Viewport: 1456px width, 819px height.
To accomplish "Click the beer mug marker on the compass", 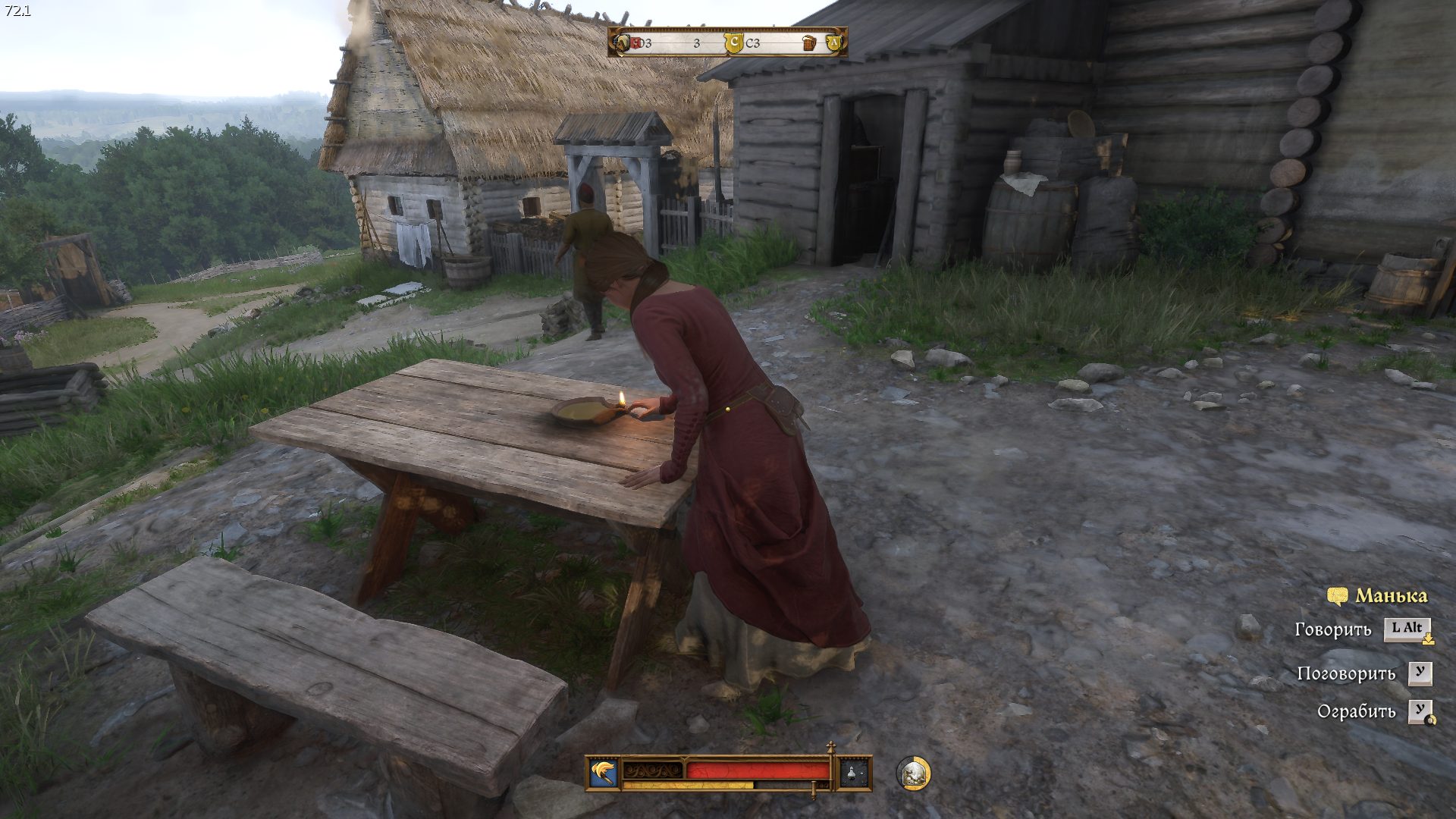I will click(809, 43).
